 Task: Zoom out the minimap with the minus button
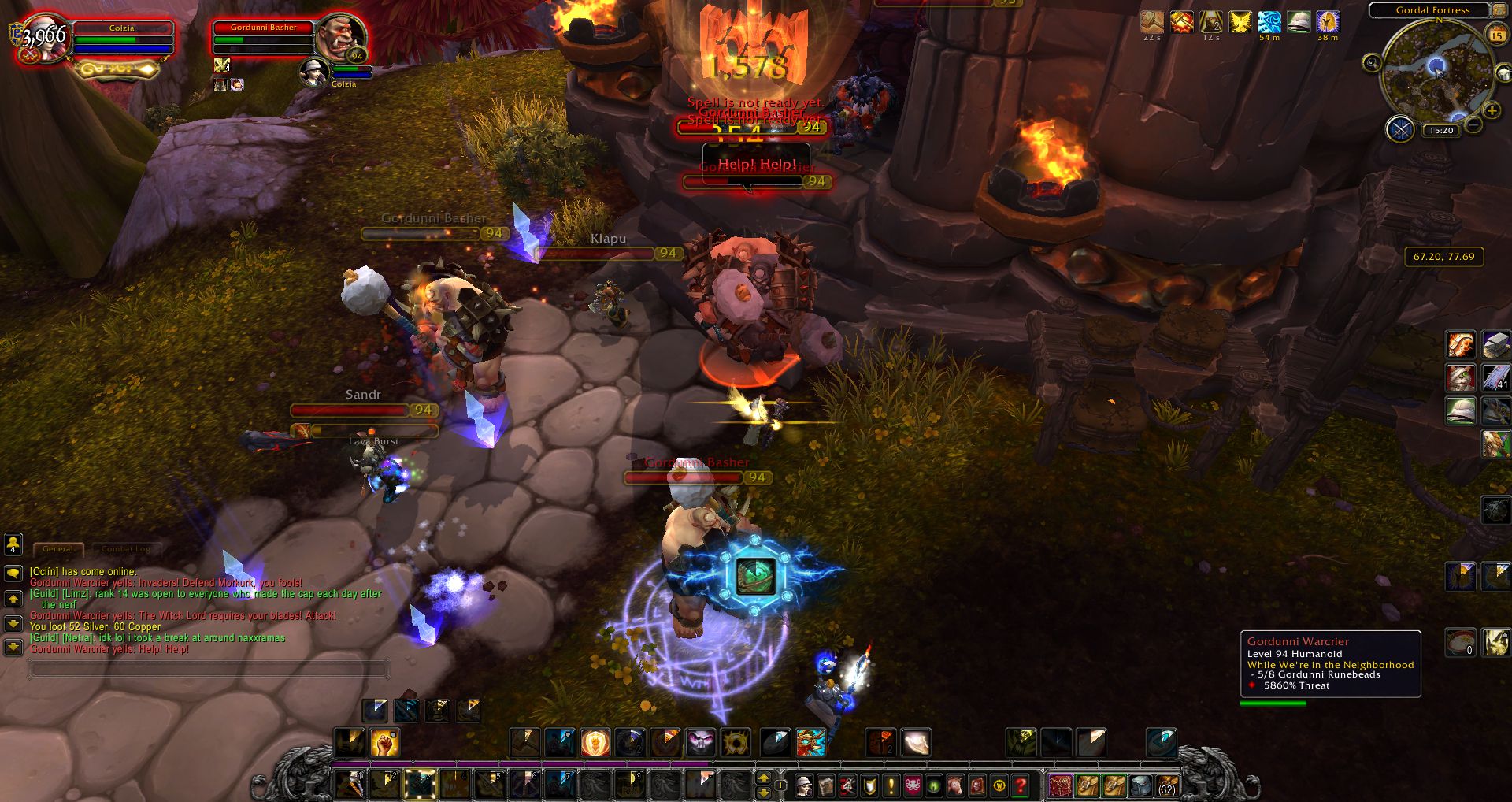[x=1474, y=124]
